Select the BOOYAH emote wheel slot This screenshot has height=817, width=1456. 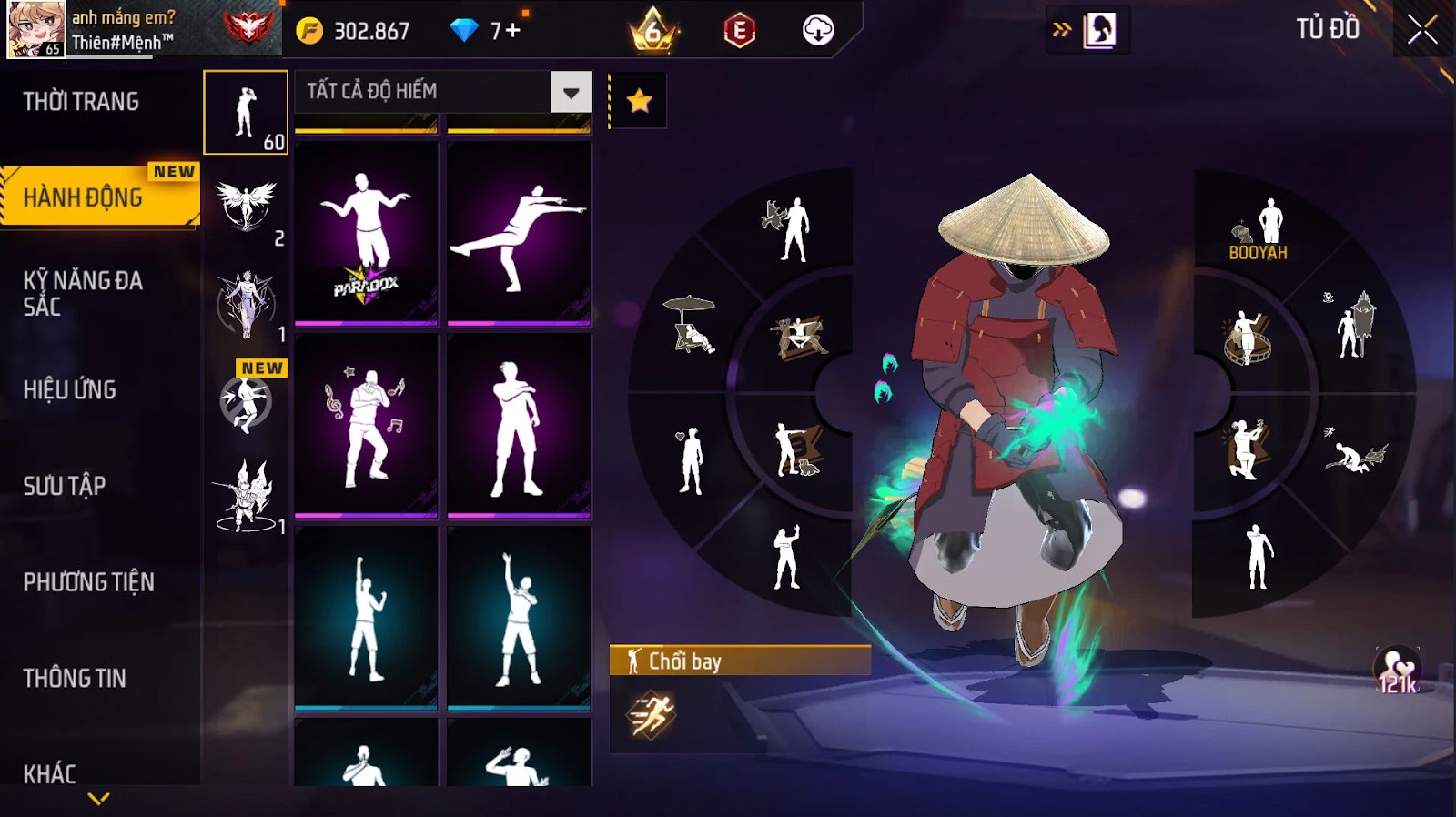[x=1260, y=229]
